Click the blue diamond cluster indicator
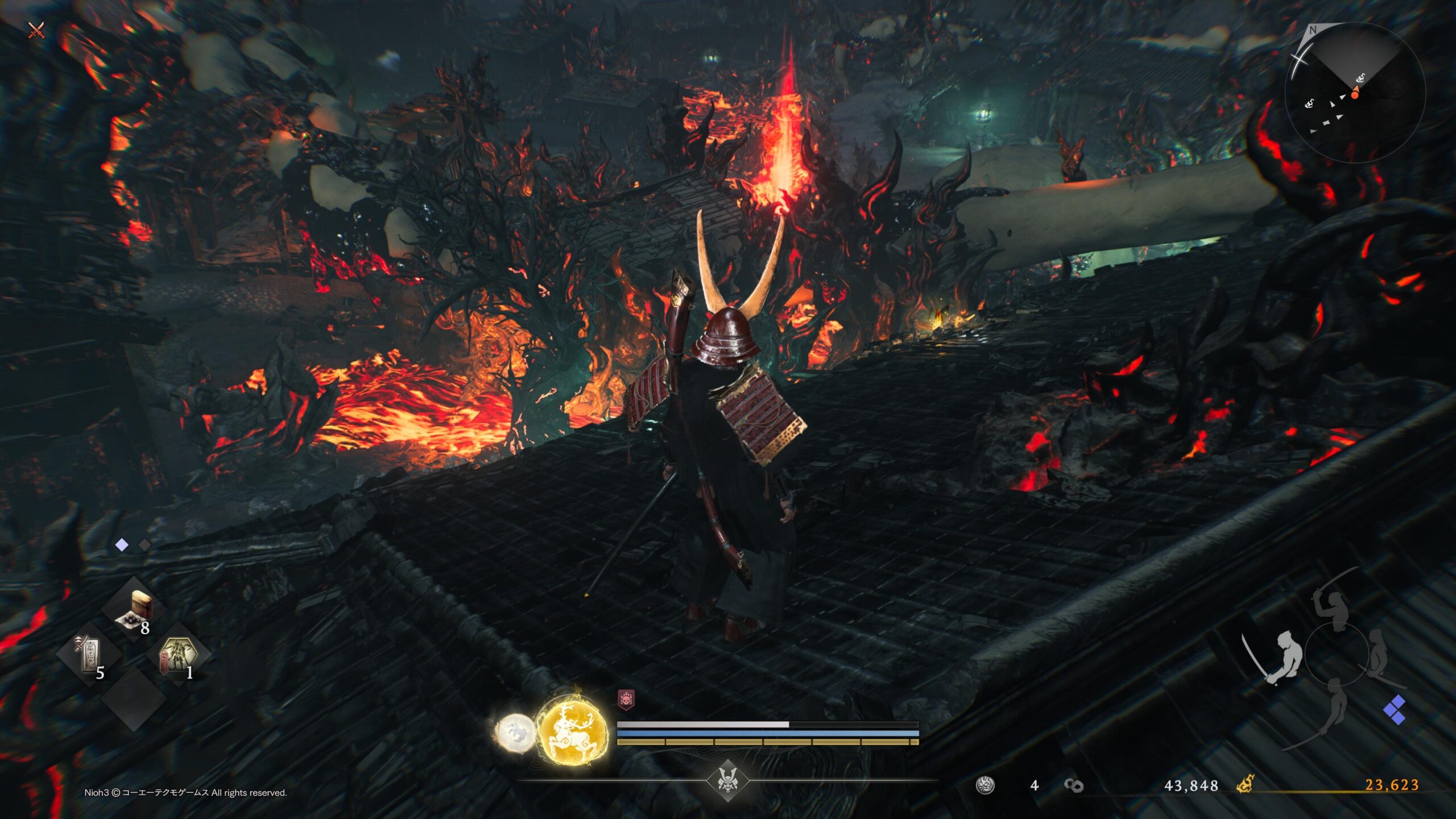Screen dimensions: 1456x819 click(1395, 710)
